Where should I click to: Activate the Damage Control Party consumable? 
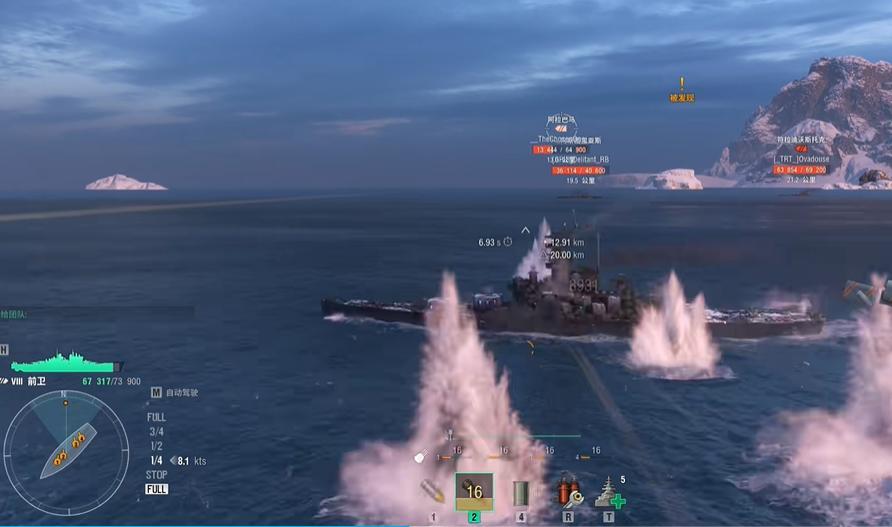[568, 492]
